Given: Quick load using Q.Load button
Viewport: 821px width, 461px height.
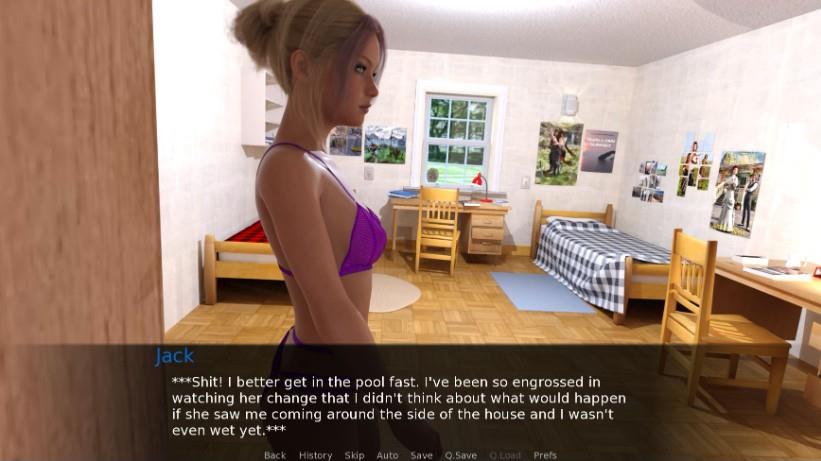Looking at the screenshot, I should (505, 455).
